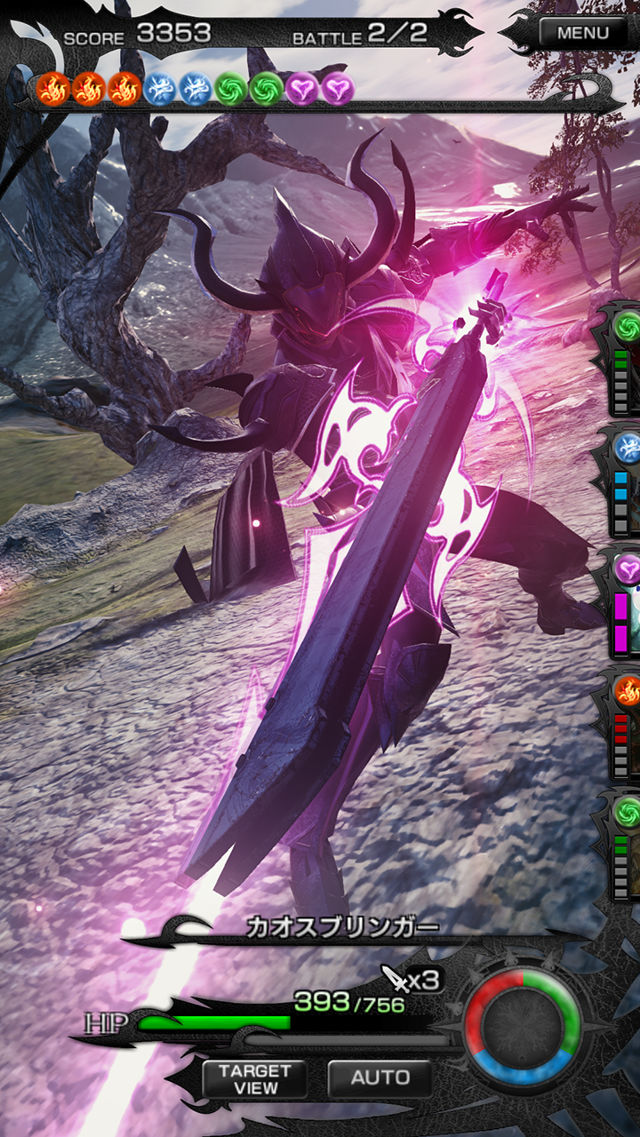Enable AUTO battle mode

[380, 1077]
